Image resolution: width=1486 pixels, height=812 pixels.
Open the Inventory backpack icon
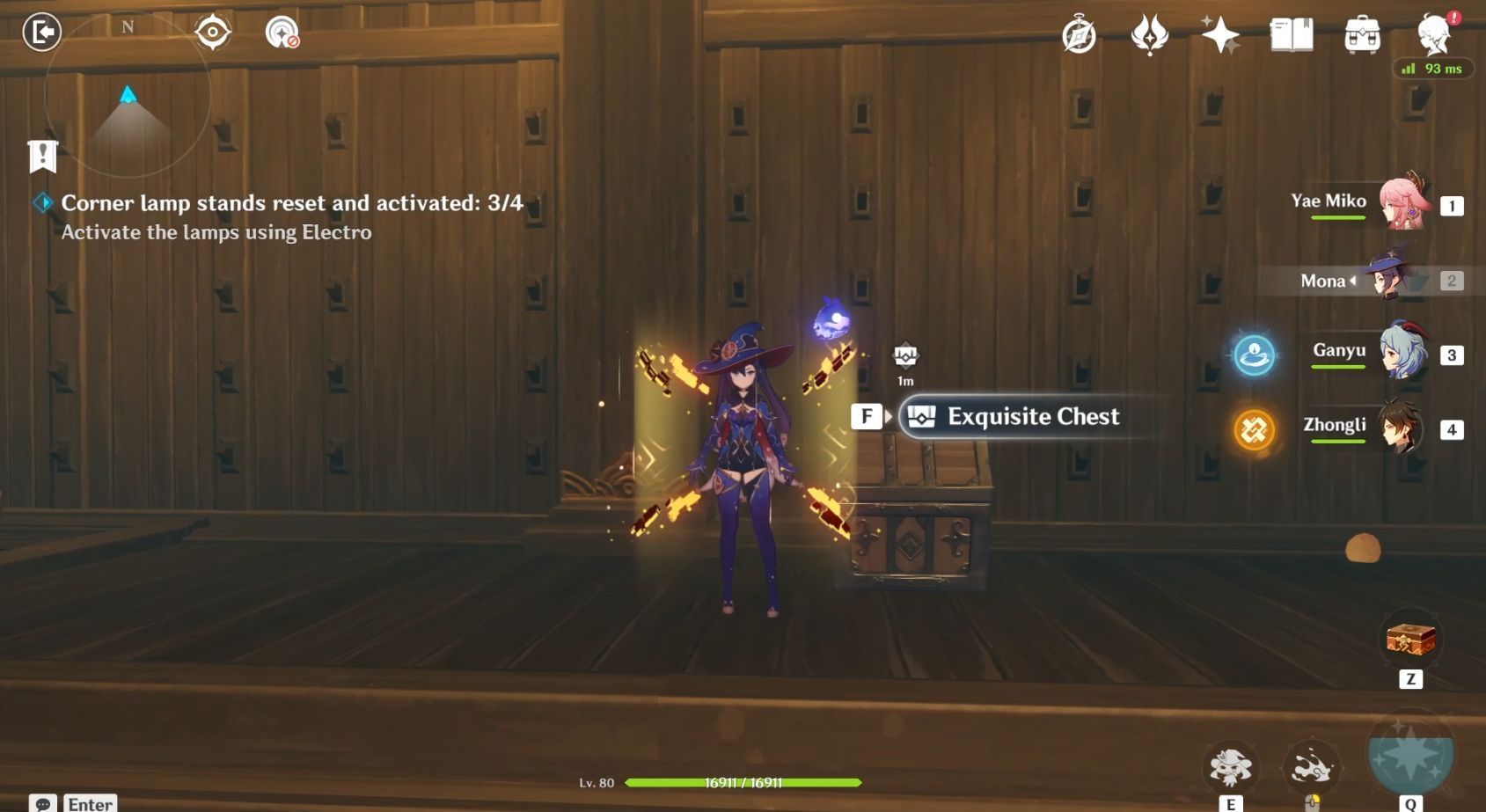(x=1362, y=35)
